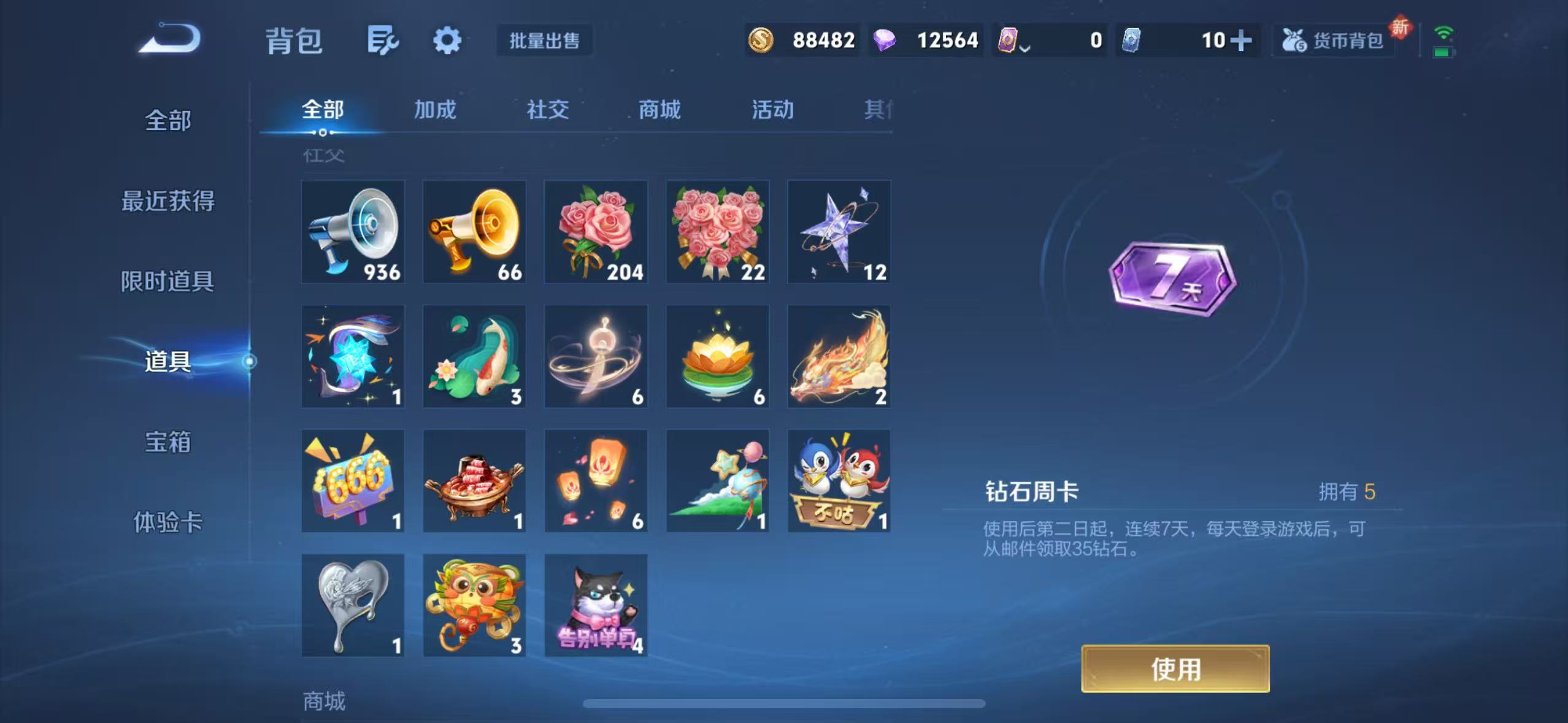Select the koi fish item
The image size is (1568, 723).
pyautogui.click(x=474, y=356)
